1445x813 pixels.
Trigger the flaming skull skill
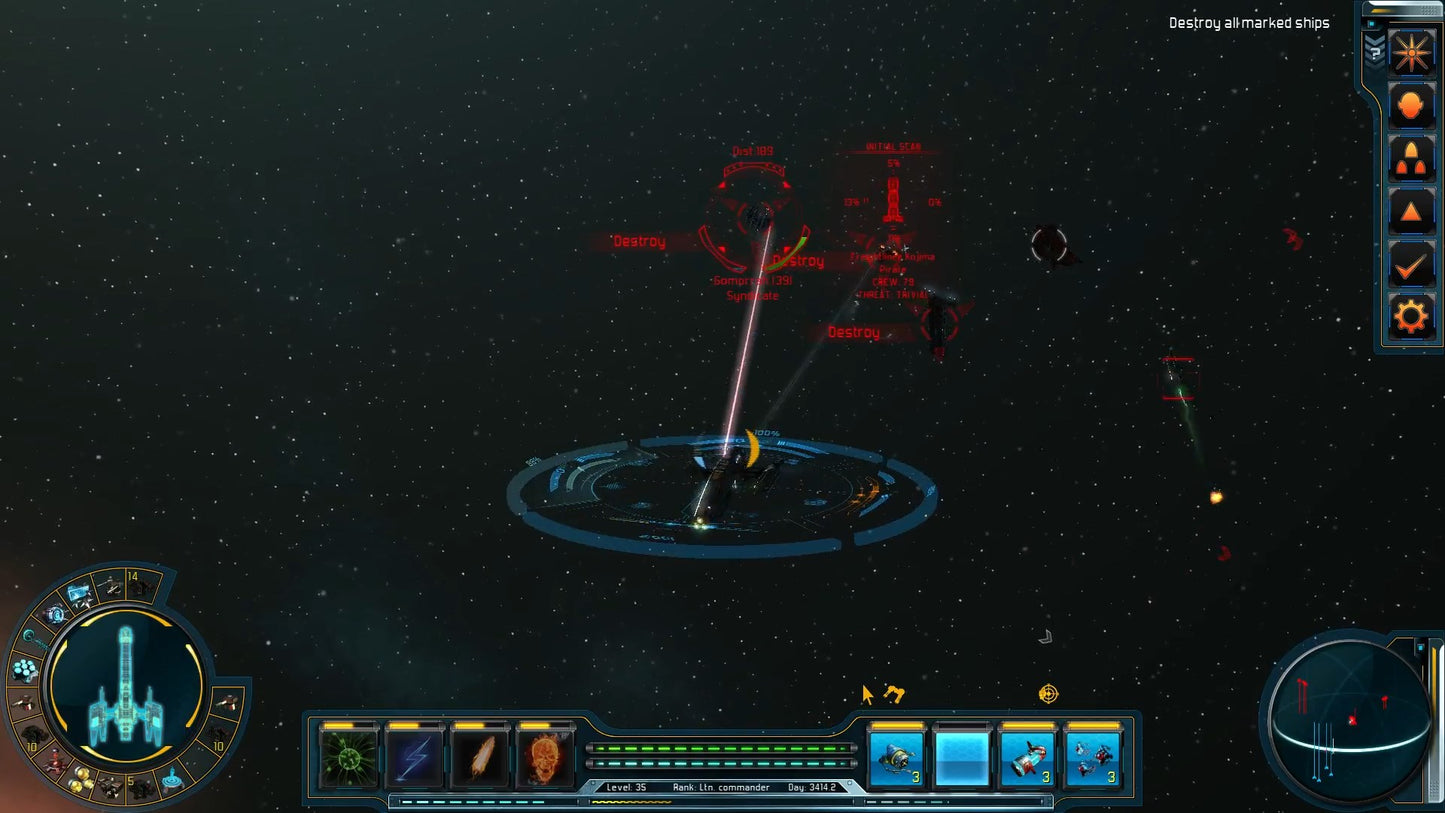point(545,758)
